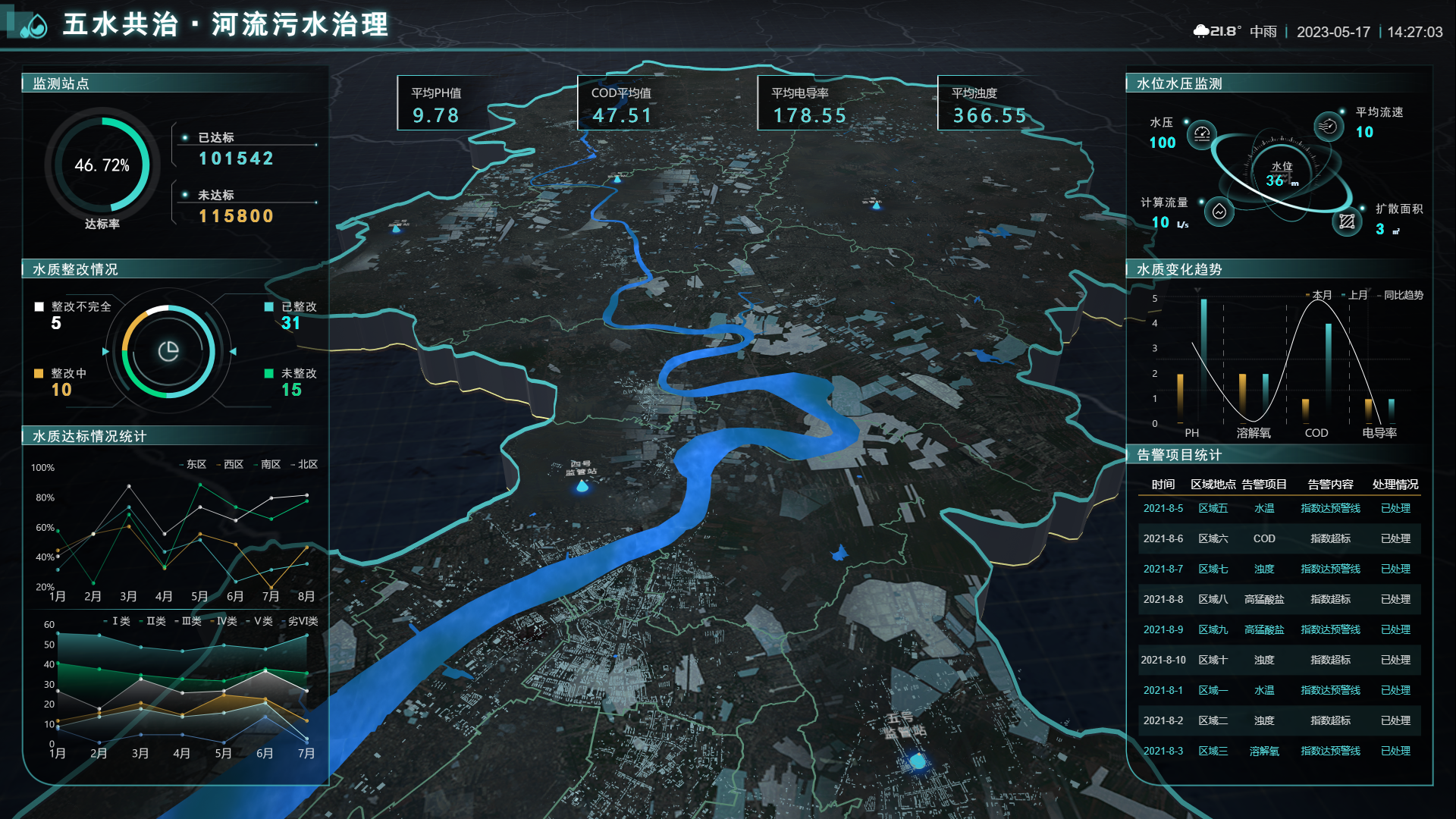This screenshot has width=1456, height=819.
Task: Select the 平均流速 wind icon
Action: [1328, 126]
